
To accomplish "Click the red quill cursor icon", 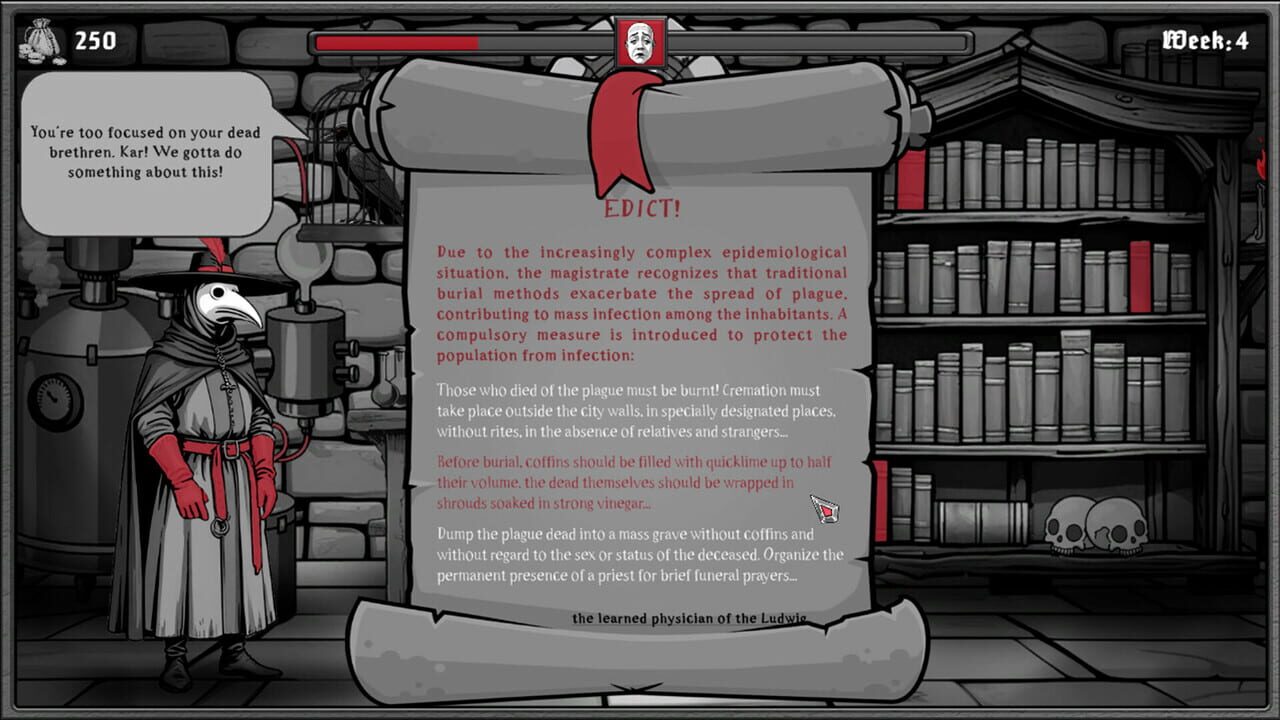I will click(x=823, y=508).
